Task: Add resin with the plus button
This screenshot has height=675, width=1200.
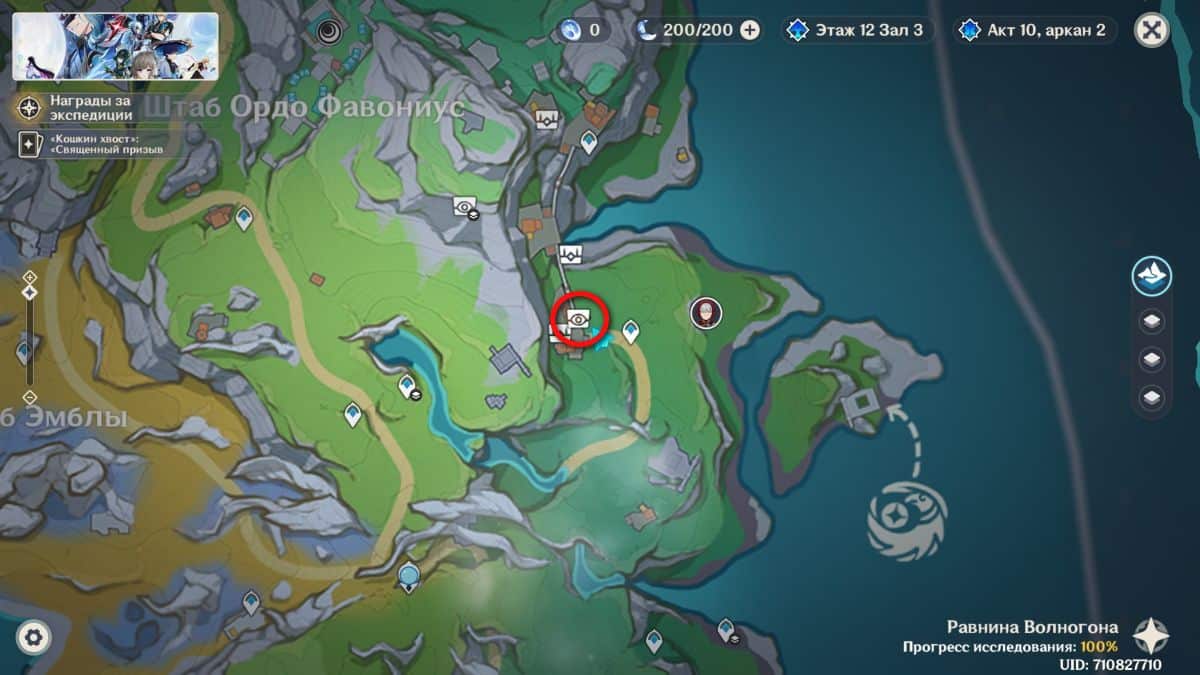Action: point(750,30)
